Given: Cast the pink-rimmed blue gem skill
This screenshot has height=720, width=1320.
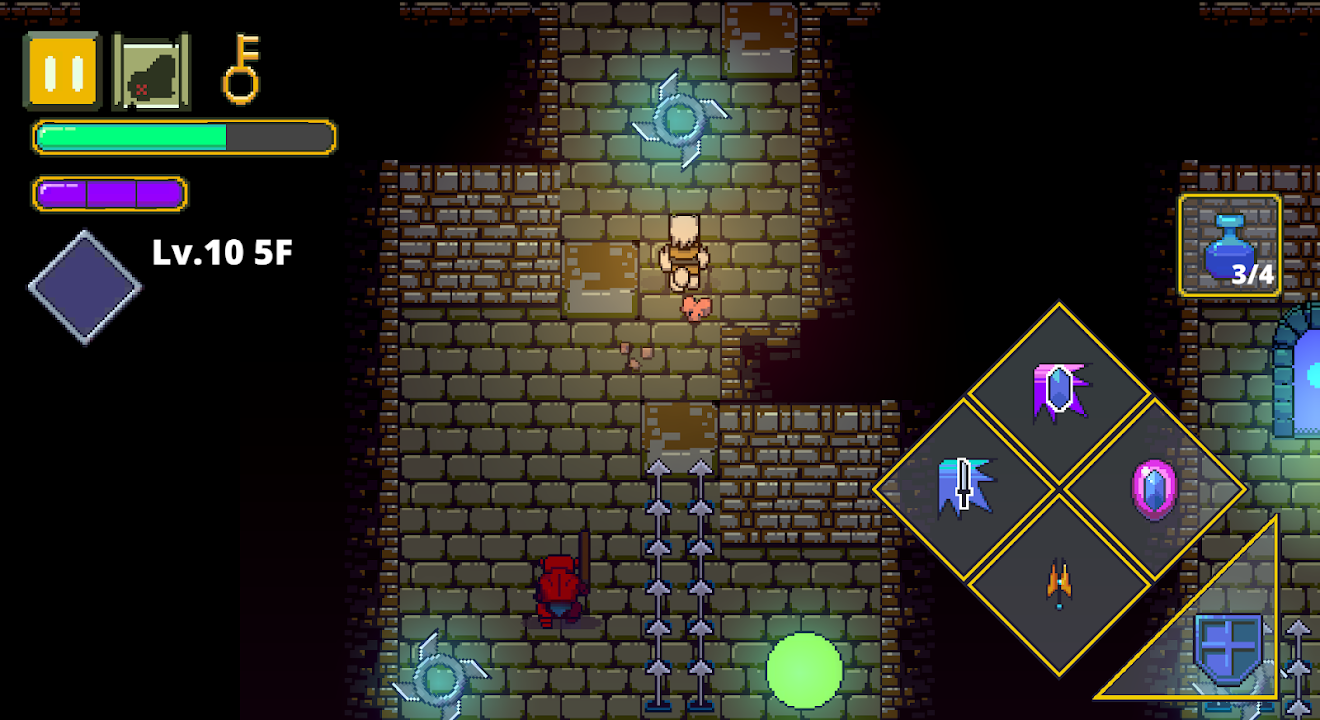Looking at the screenshot, I should [x=1154, y=489].
